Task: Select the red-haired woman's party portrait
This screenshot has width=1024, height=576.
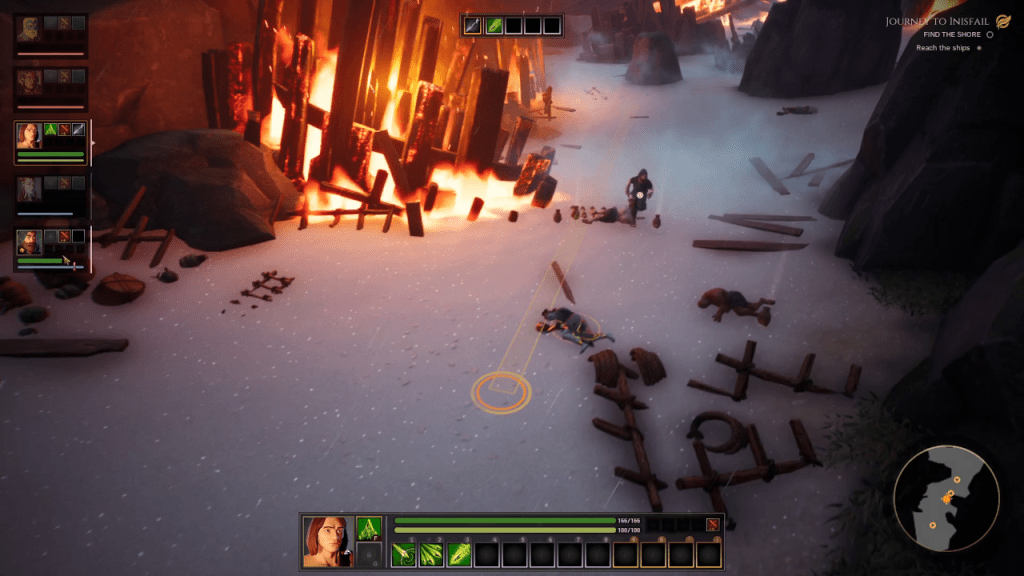Action: click(x=29, y=135)
